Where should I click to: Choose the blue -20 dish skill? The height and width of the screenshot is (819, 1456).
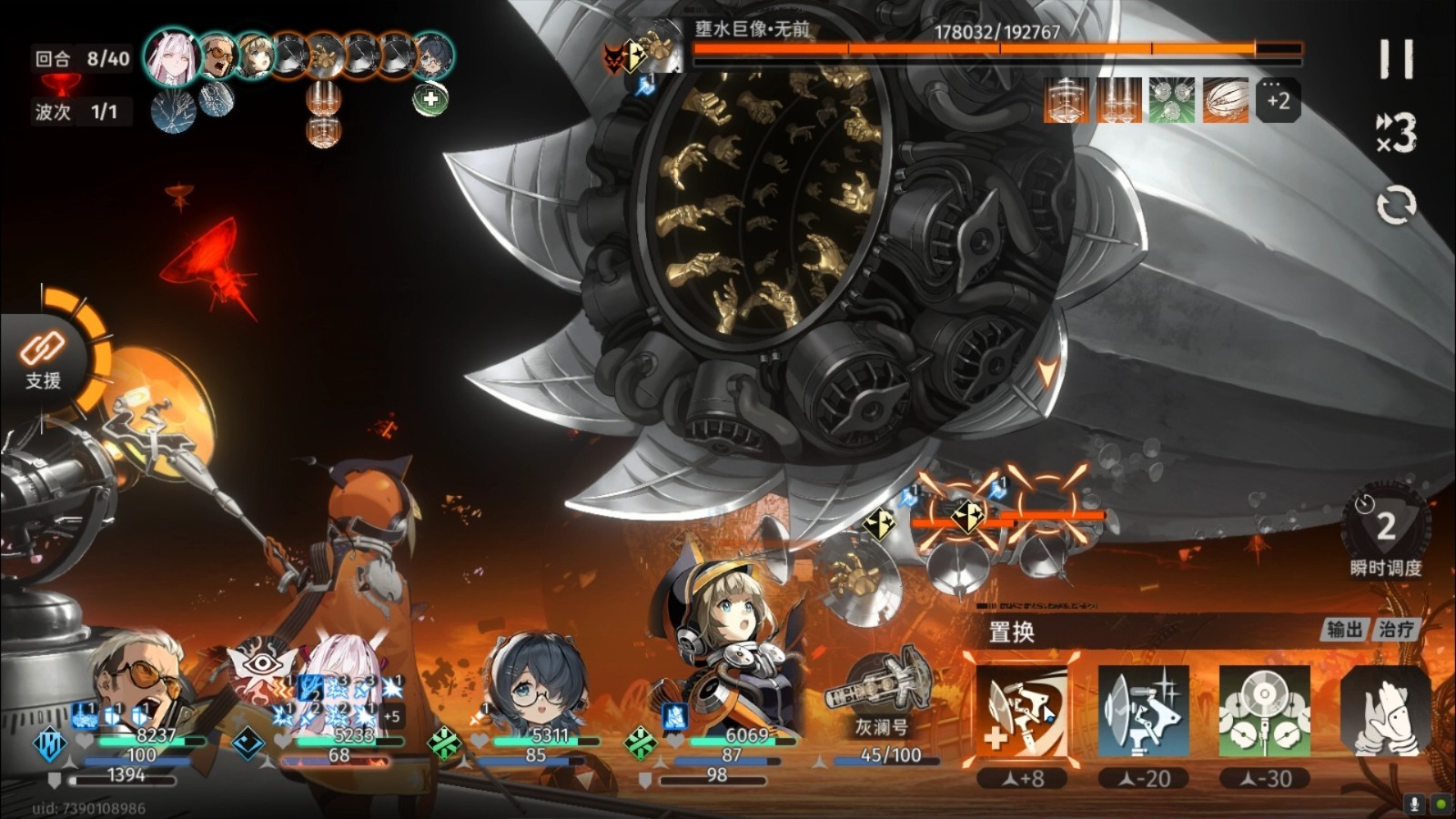coord(1143,713)
